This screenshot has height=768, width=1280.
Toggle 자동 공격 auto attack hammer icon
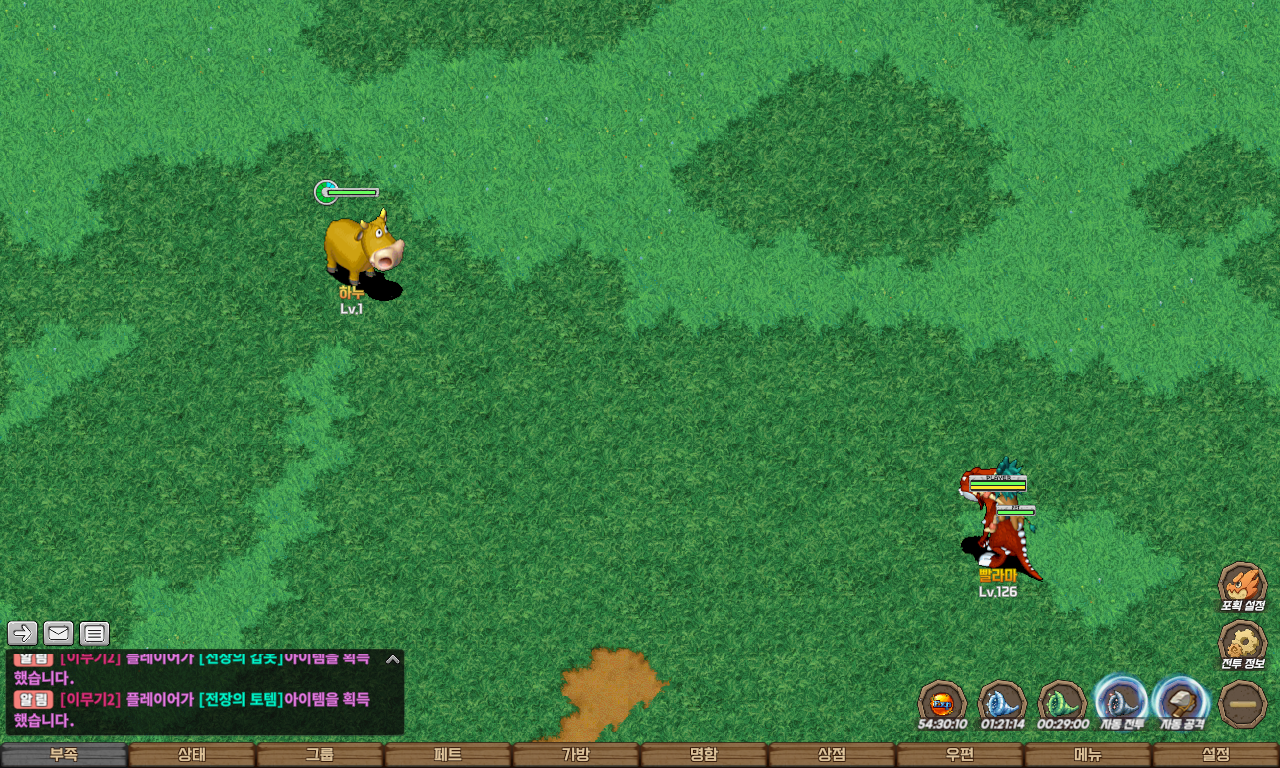click(x=1181, y=701)
